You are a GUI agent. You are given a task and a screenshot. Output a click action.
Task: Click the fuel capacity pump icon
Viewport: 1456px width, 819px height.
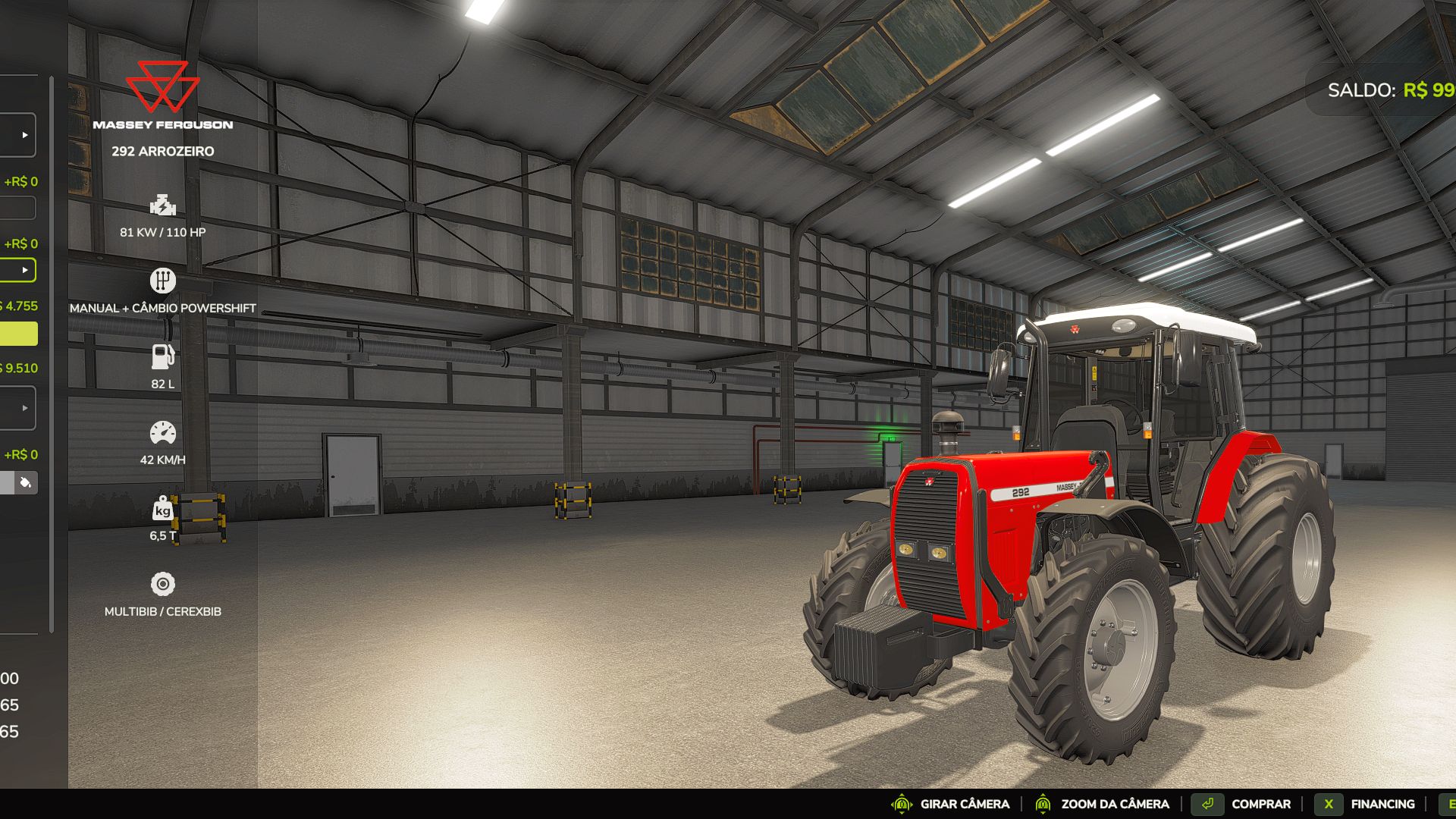tap(162, 356)
